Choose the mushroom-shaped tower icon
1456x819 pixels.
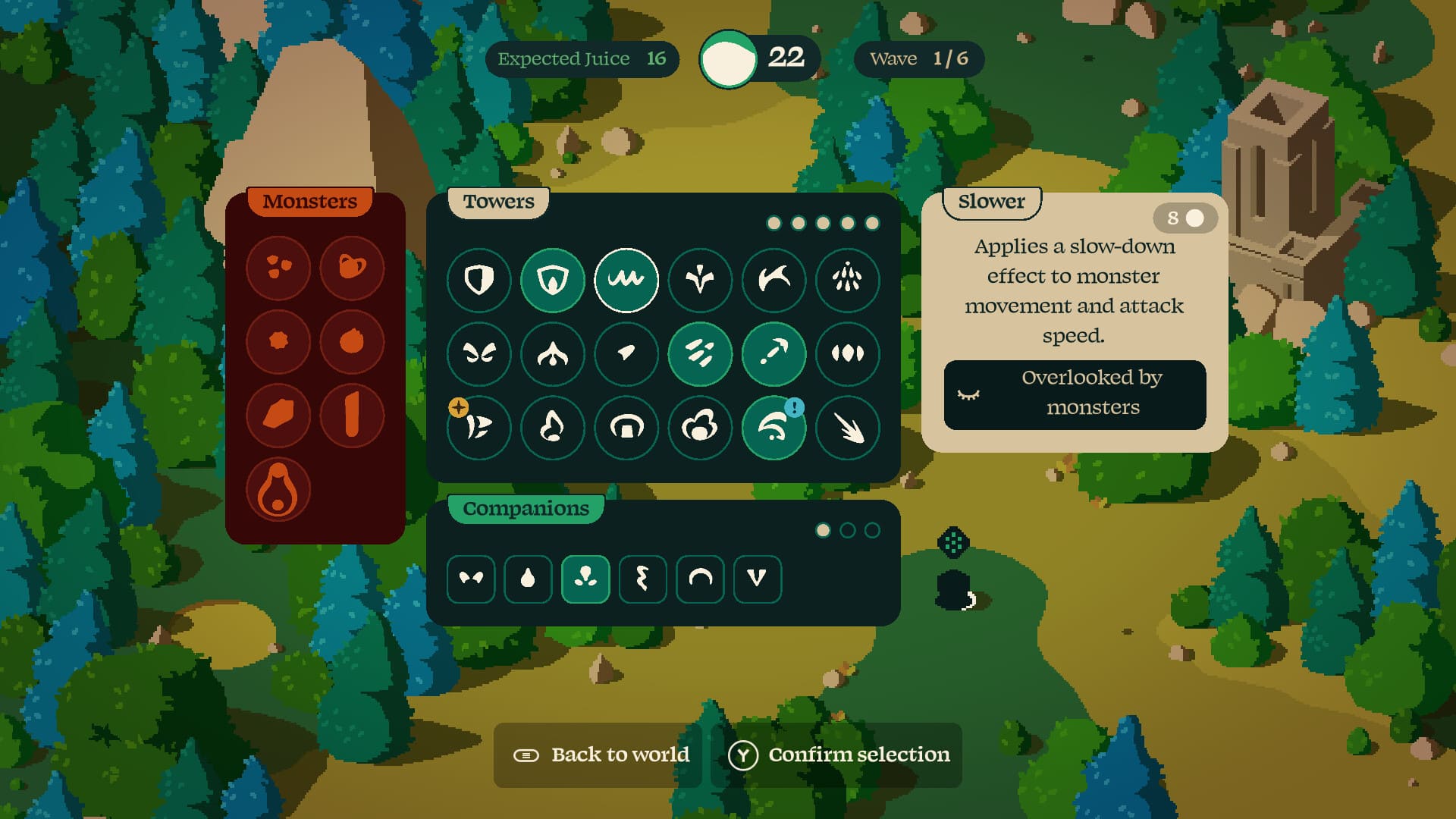tap(626, 428)
